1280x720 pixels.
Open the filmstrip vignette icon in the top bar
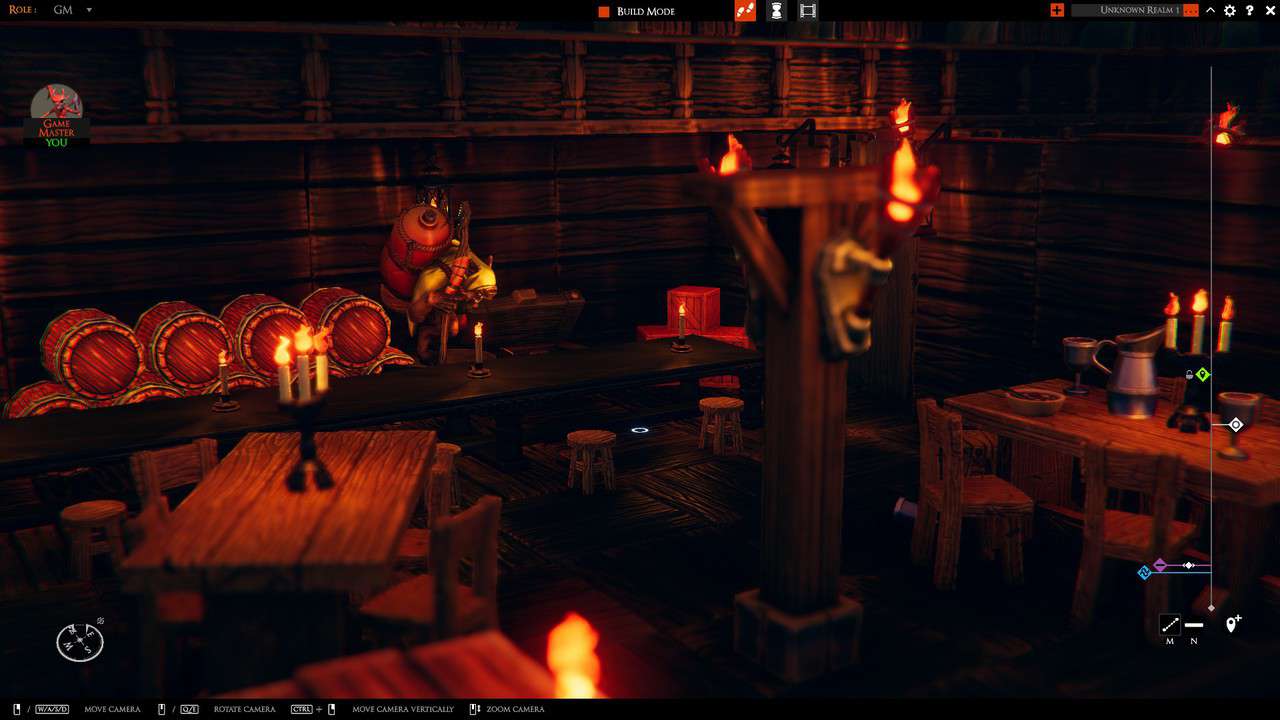(808, 10)
